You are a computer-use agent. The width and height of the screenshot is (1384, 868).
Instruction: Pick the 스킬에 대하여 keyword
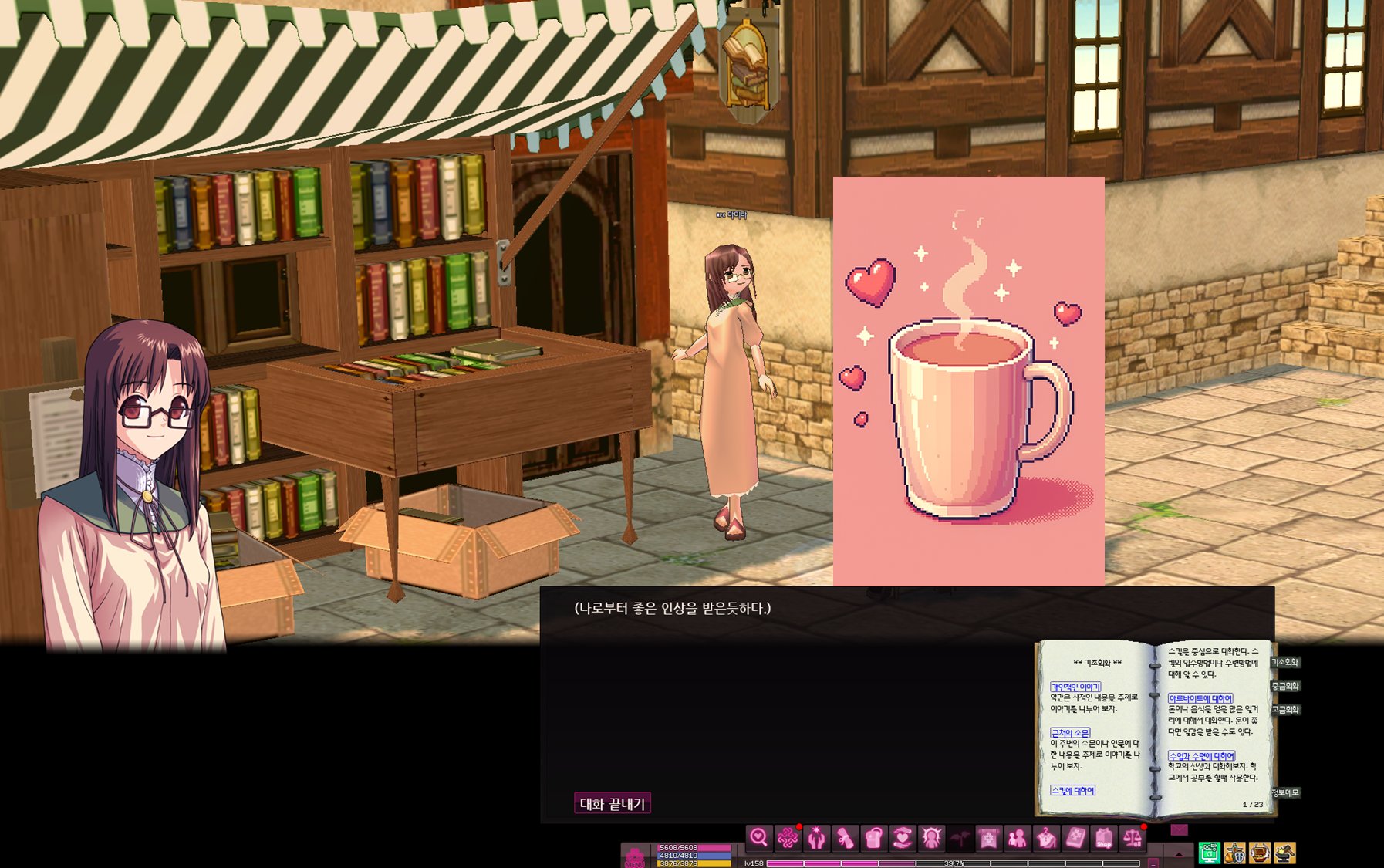pyautogui.click(x=1072, y=790)
